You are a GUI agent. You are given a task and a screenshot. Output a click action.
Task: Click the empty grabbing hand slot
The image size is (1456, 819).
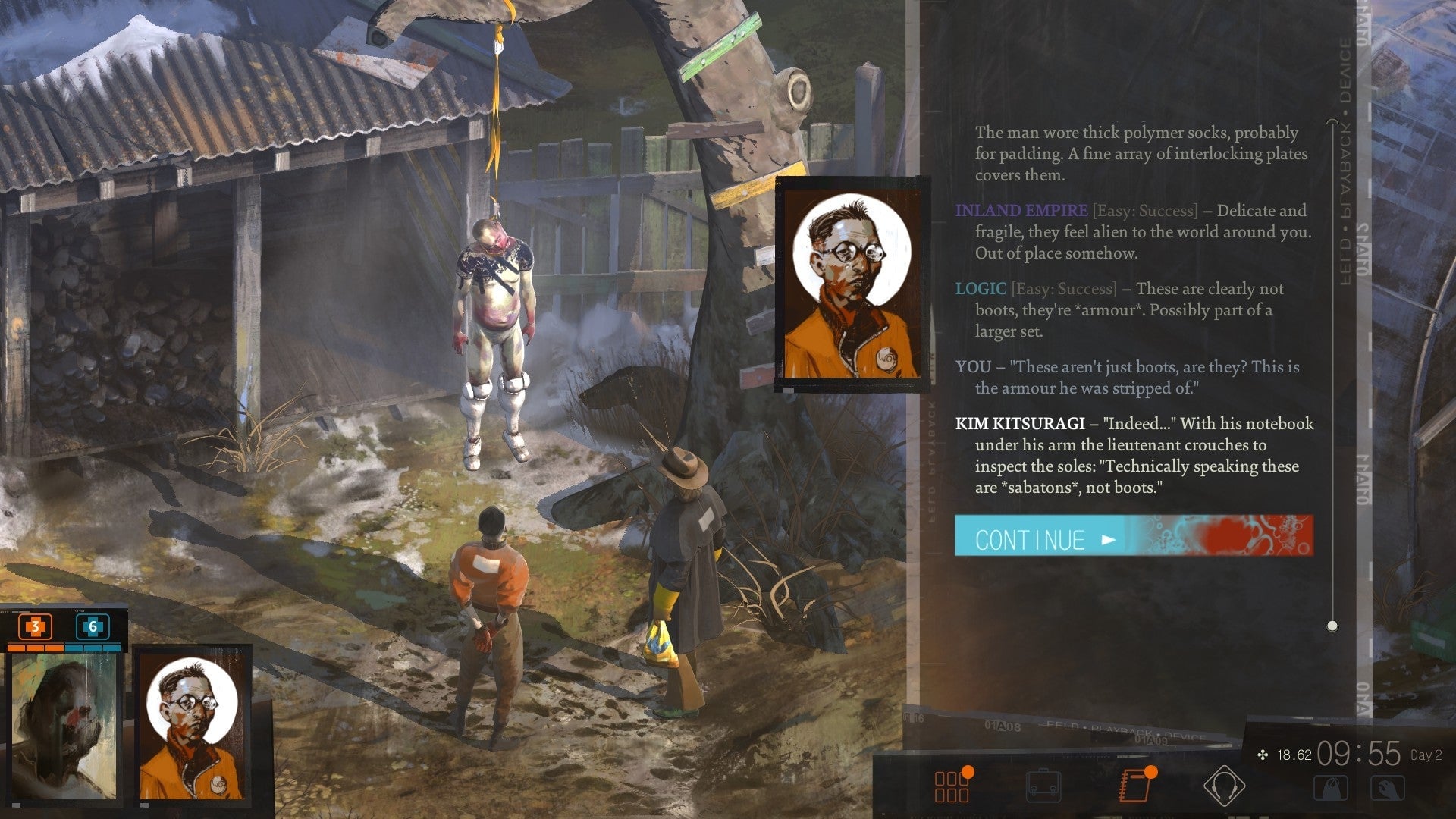pos(1387,788)
